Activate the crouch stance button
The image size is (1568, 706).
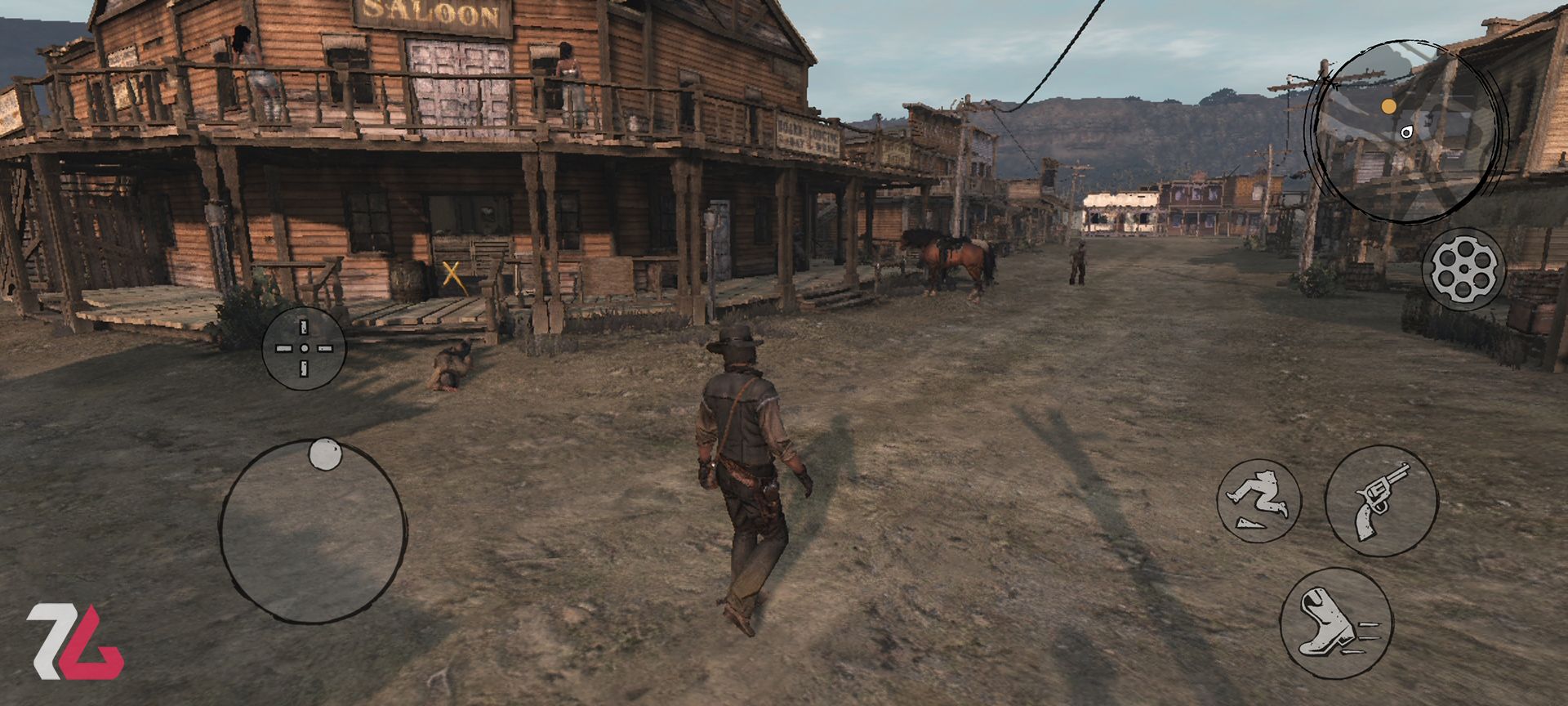pyautogui.click(x=1258, y=500)
